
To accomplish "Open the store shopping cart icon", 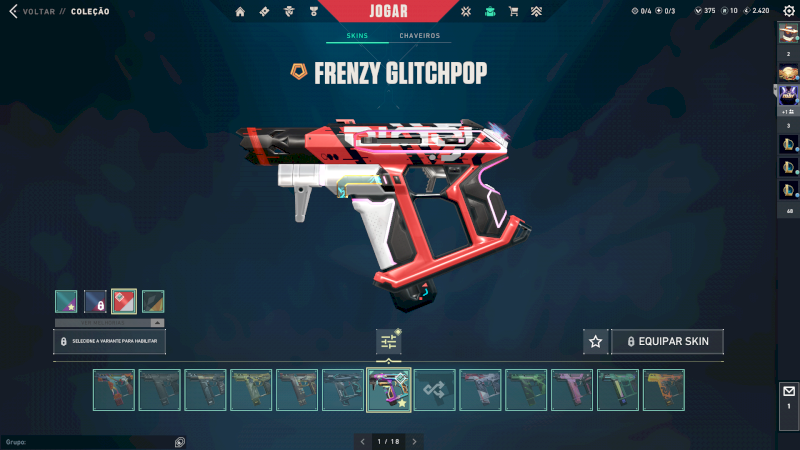I will pos(513,12).
